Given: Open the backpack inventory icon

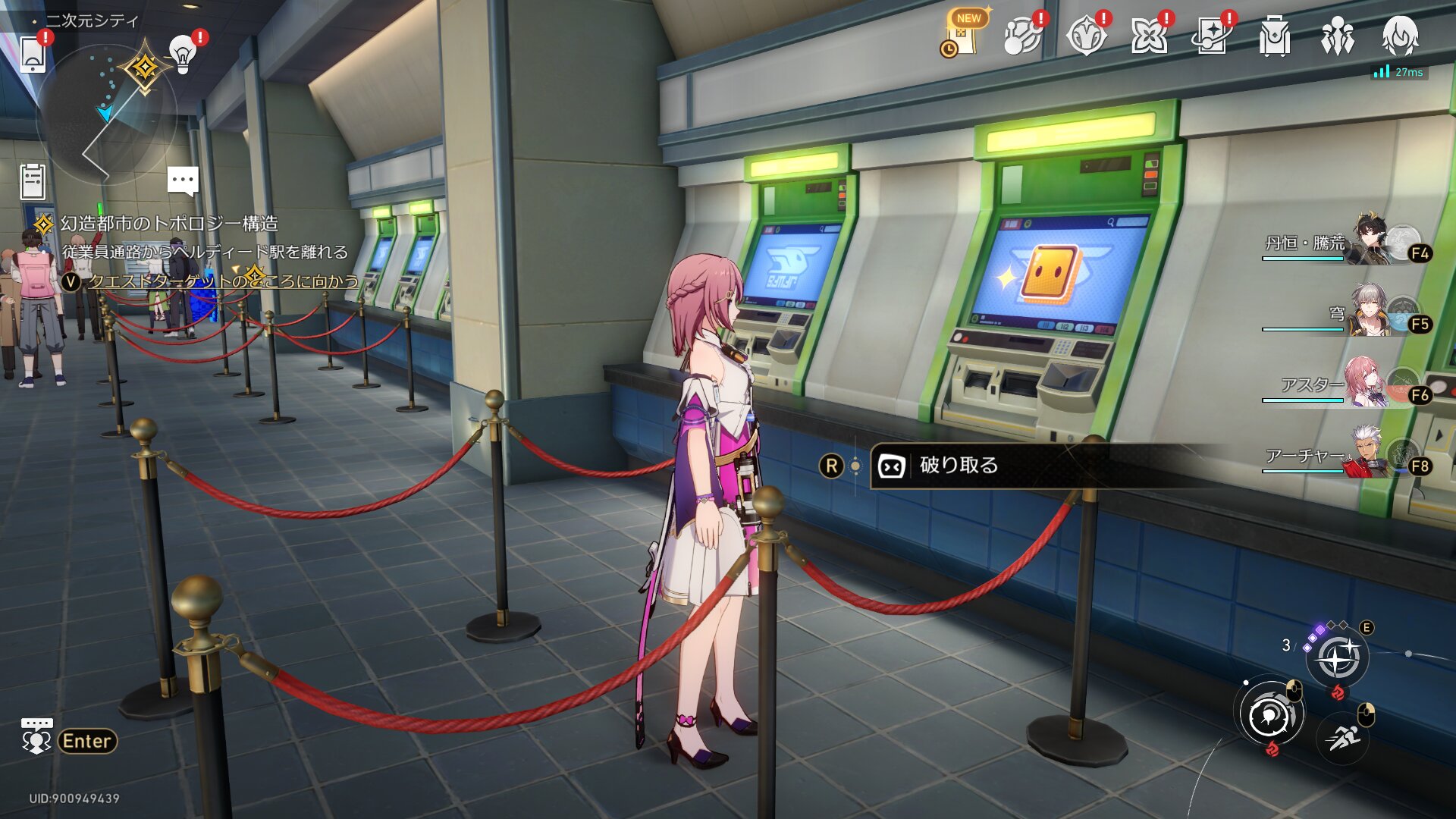Looking at the screenshot, I should 1274,36.
